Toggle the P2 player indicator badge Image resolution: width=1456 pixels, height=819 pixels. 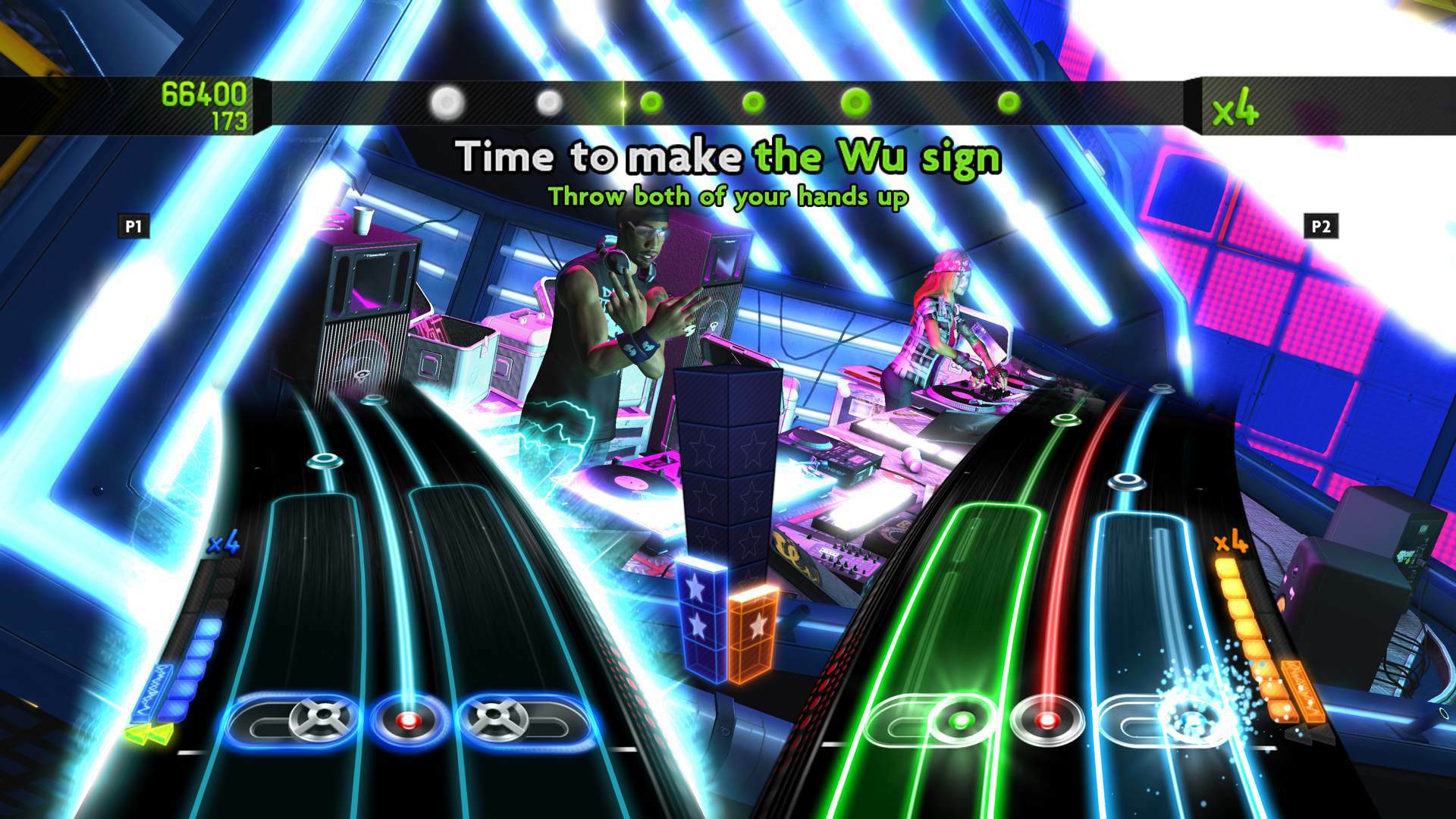click(1320, 225)
